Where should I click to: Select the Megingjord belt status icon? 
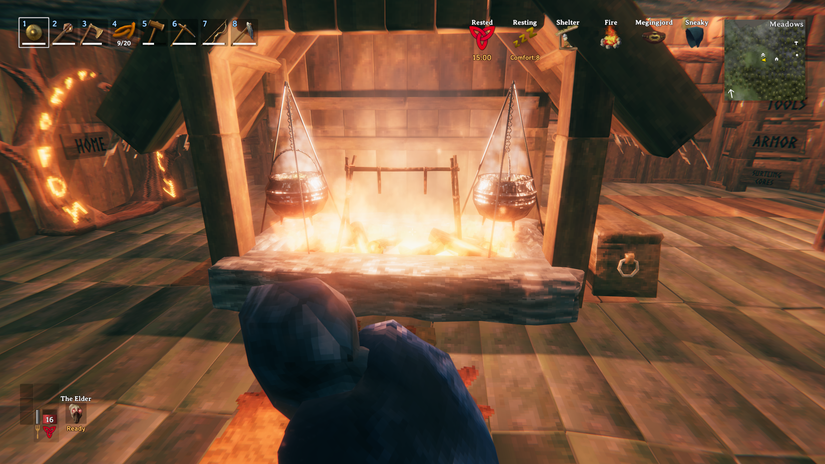pos(653,37)
